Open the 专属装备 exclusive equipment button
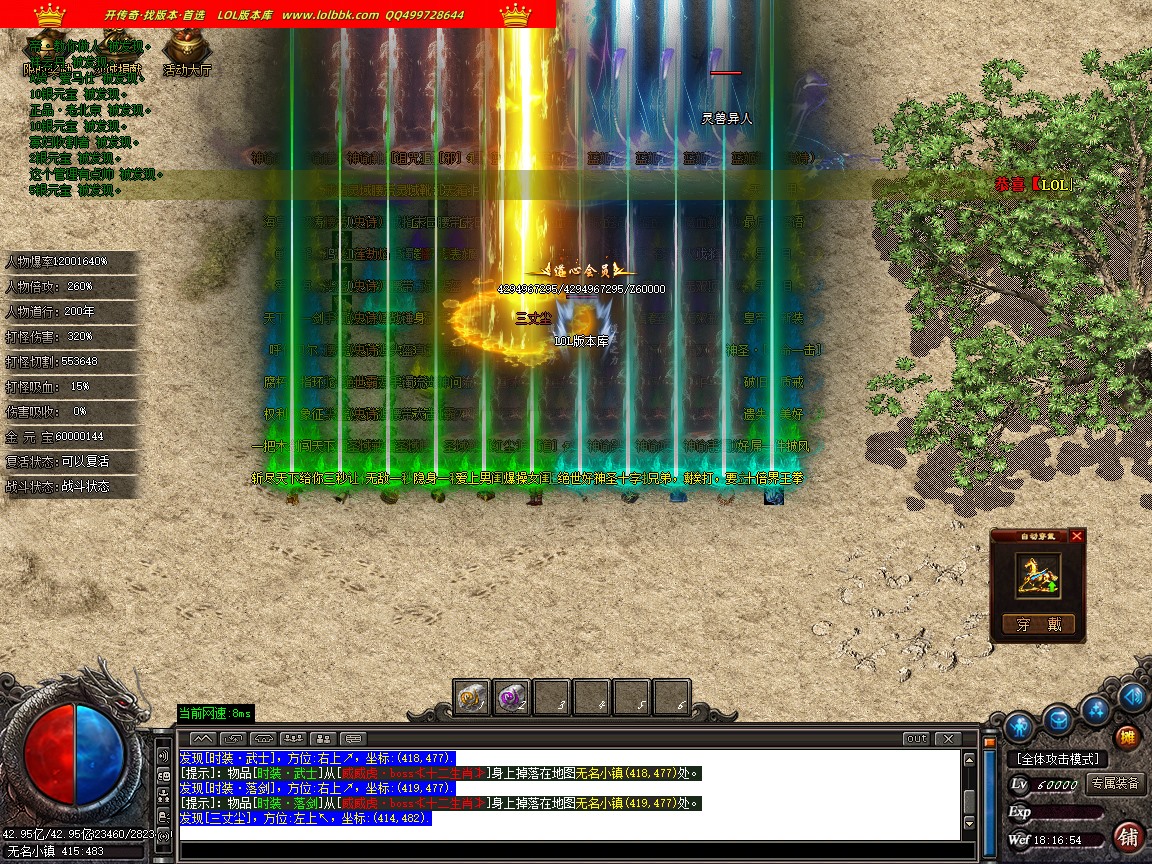 pyautogui.click(x=1115, y=784)
